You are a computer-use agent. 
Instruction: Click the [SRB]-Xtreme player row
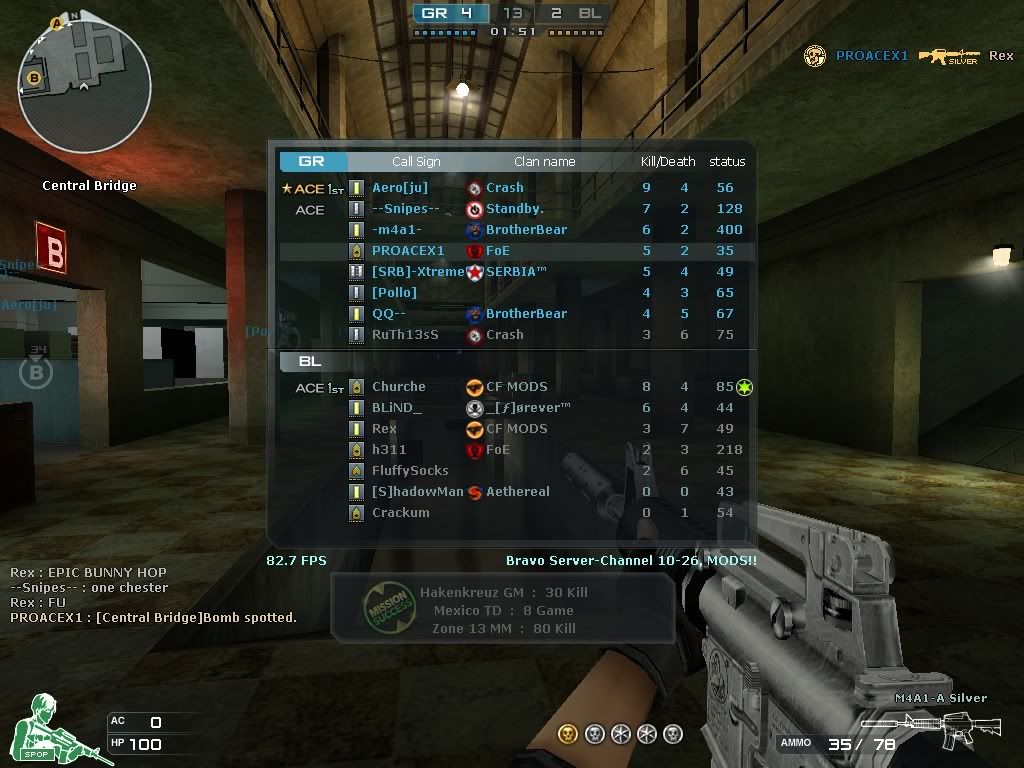click(418, 272)
